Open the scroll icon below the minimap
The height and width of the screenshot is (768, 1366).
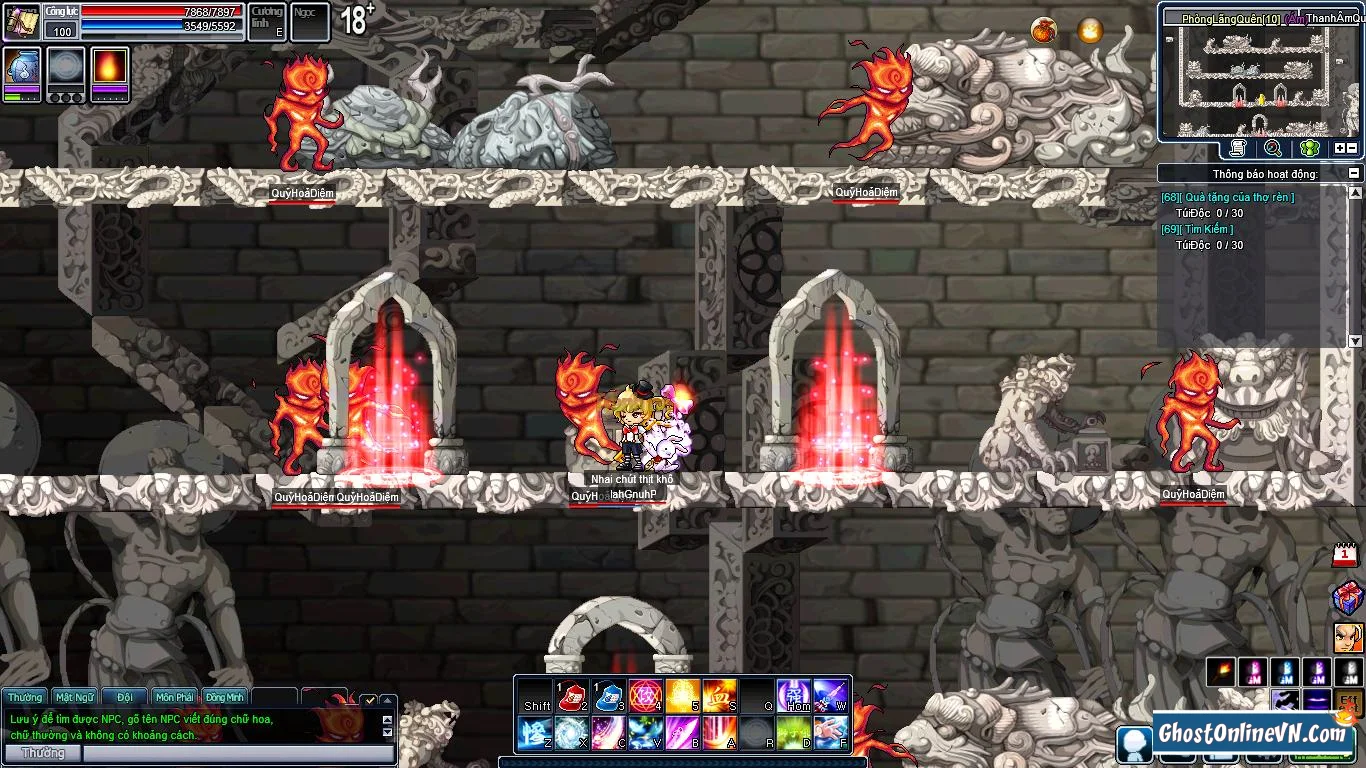pyautogui.click(x=1238, y=149)
